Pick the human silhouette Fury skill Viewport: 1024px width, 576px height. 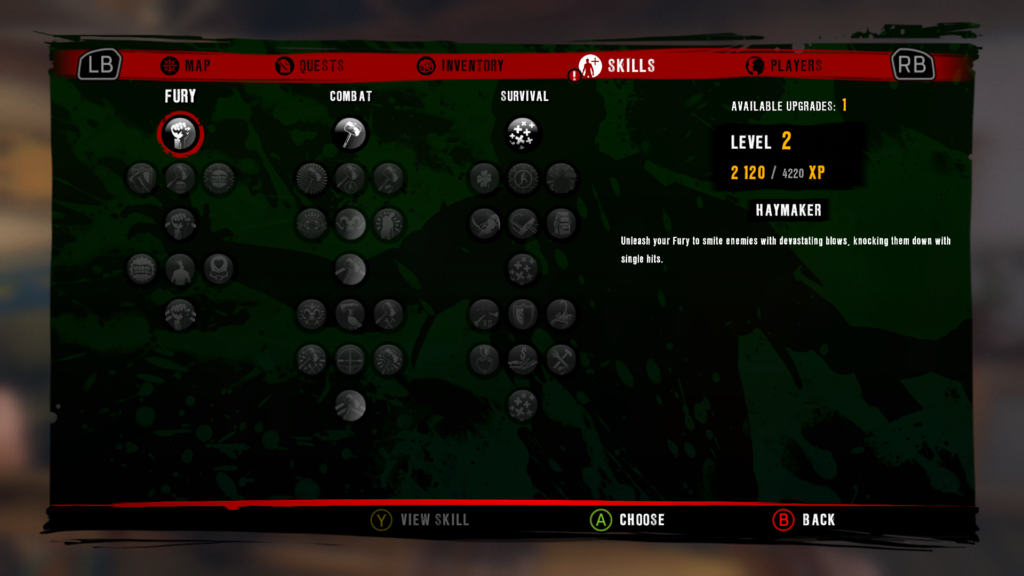click(x=180, y=268)
